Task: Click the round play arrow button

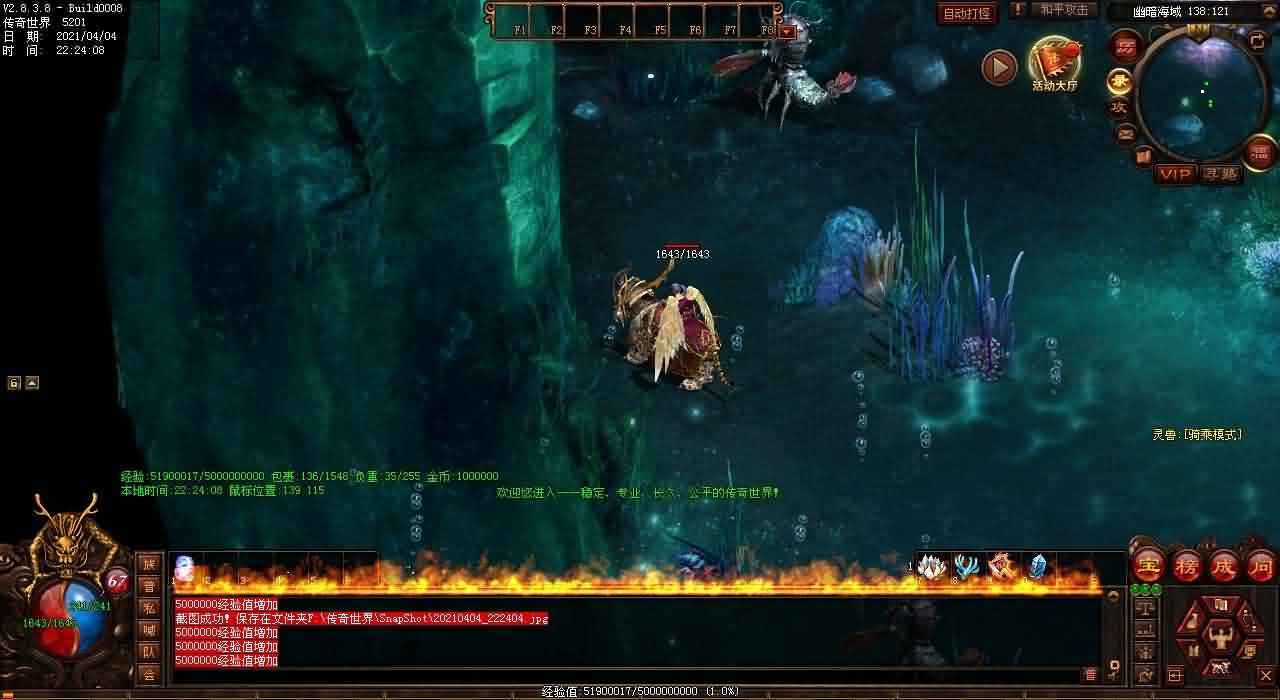Action: coord(999,67)
